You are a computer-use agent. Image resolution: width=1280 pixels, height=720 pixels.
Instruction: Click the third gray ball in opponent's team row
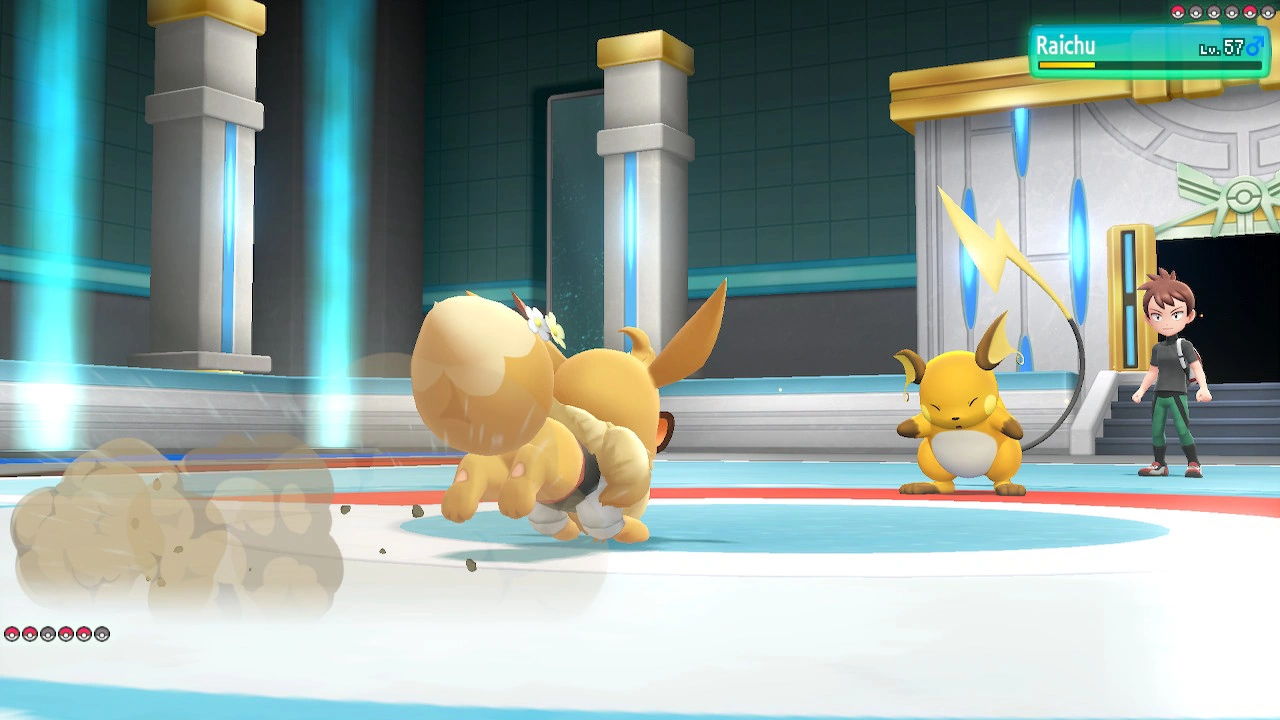1214,10
